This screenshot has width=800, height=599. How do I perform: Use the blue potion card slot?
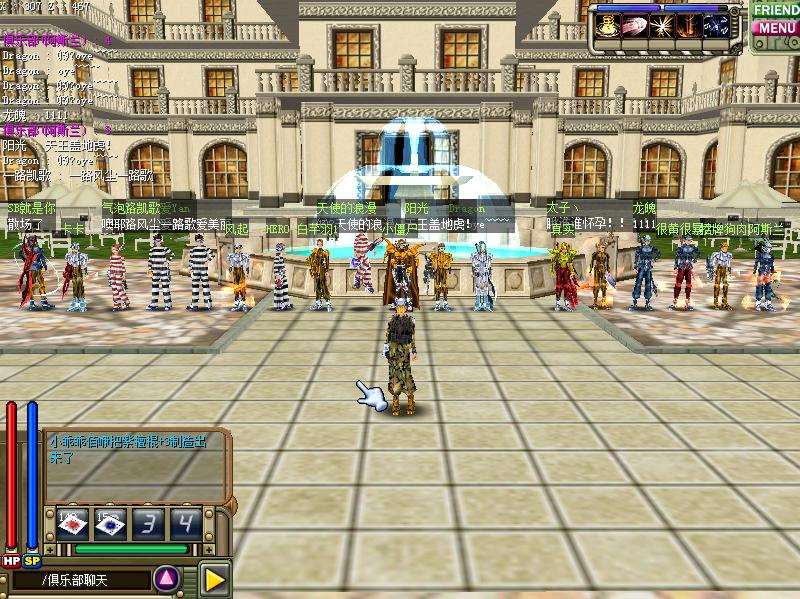(x=109, y=522)
